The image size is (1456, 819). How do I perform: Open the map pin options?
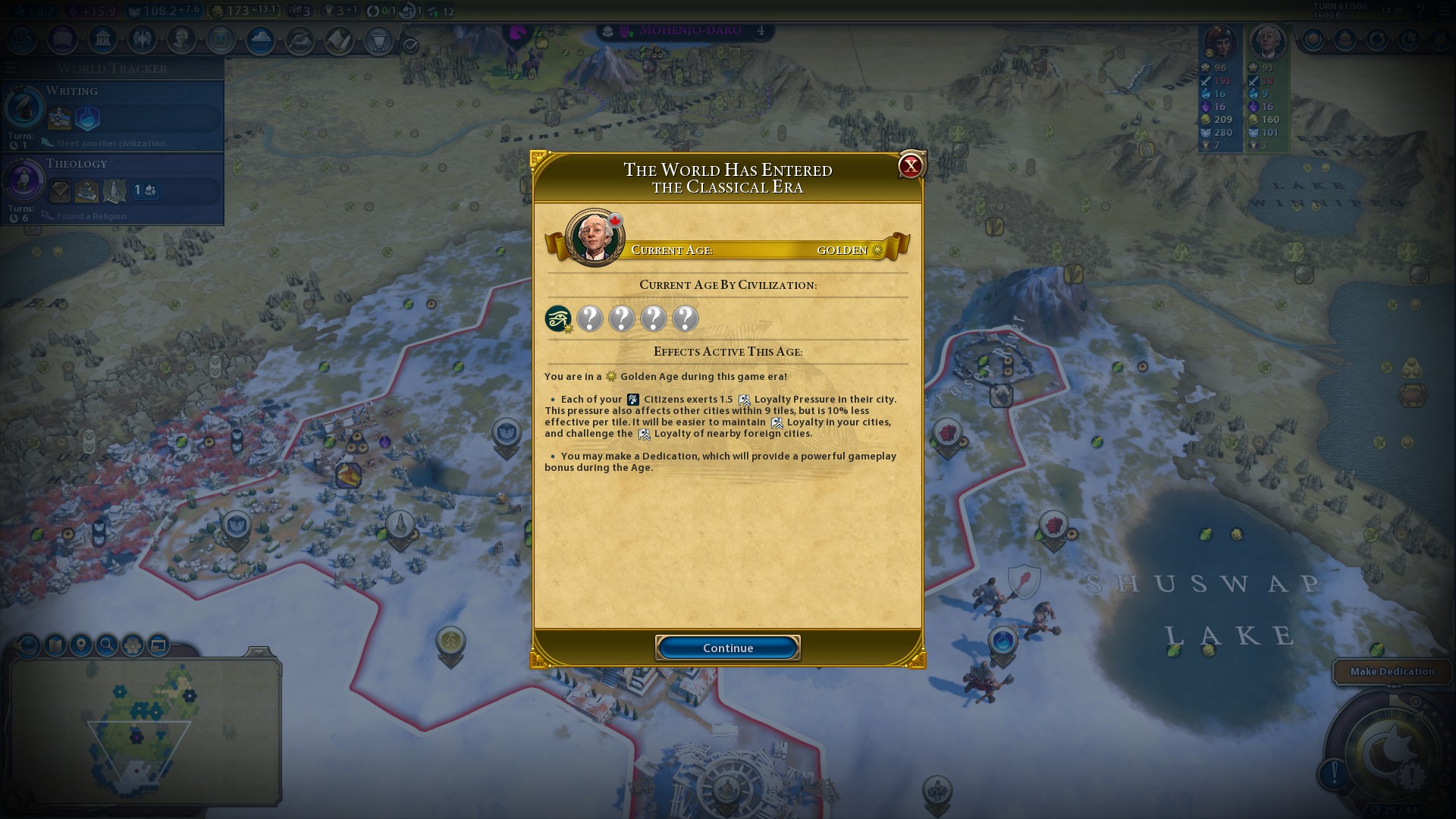pos(80,645)
